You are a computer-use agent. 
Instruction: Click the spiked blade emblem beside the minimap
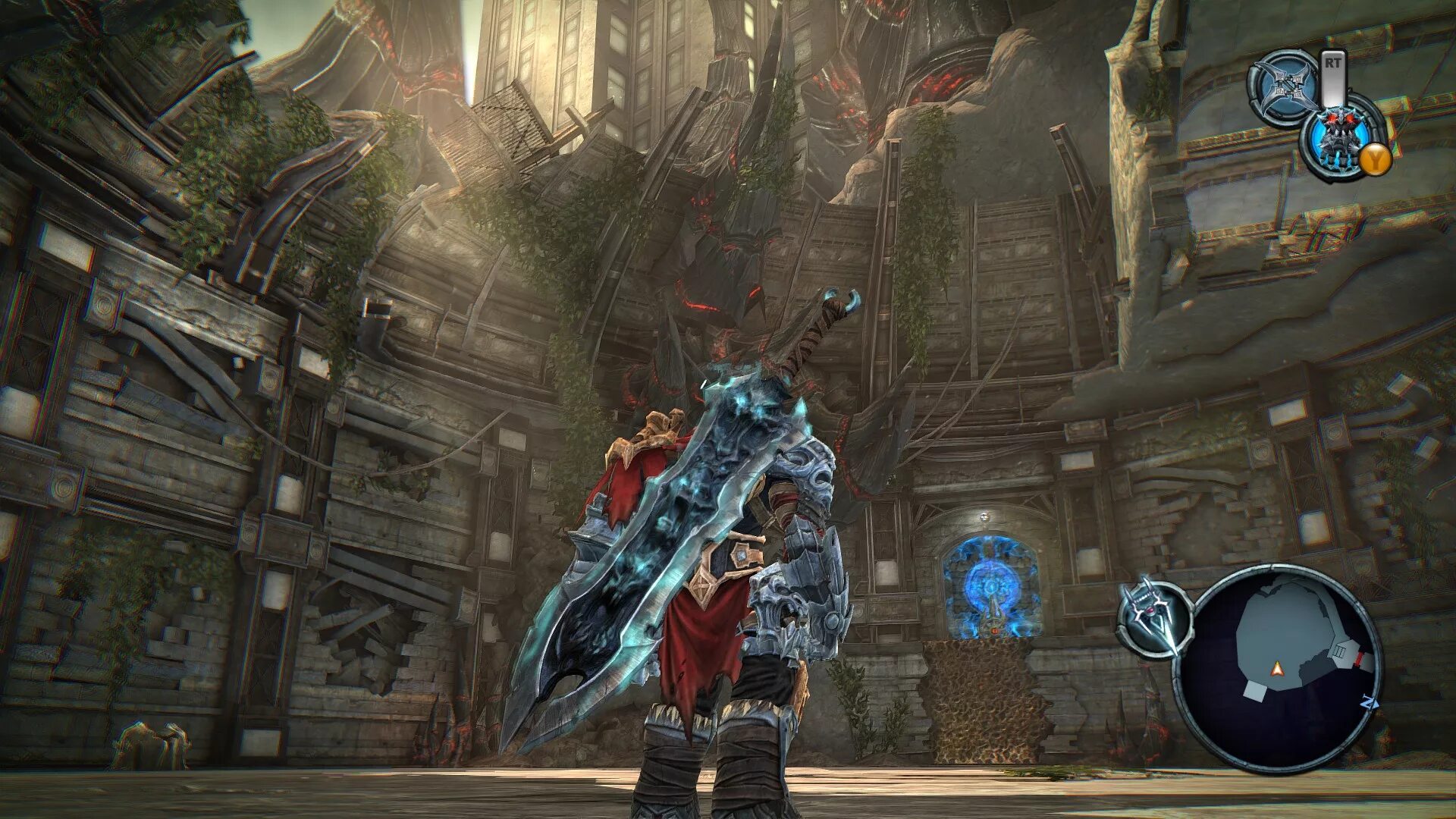(x=1153, y=614)
